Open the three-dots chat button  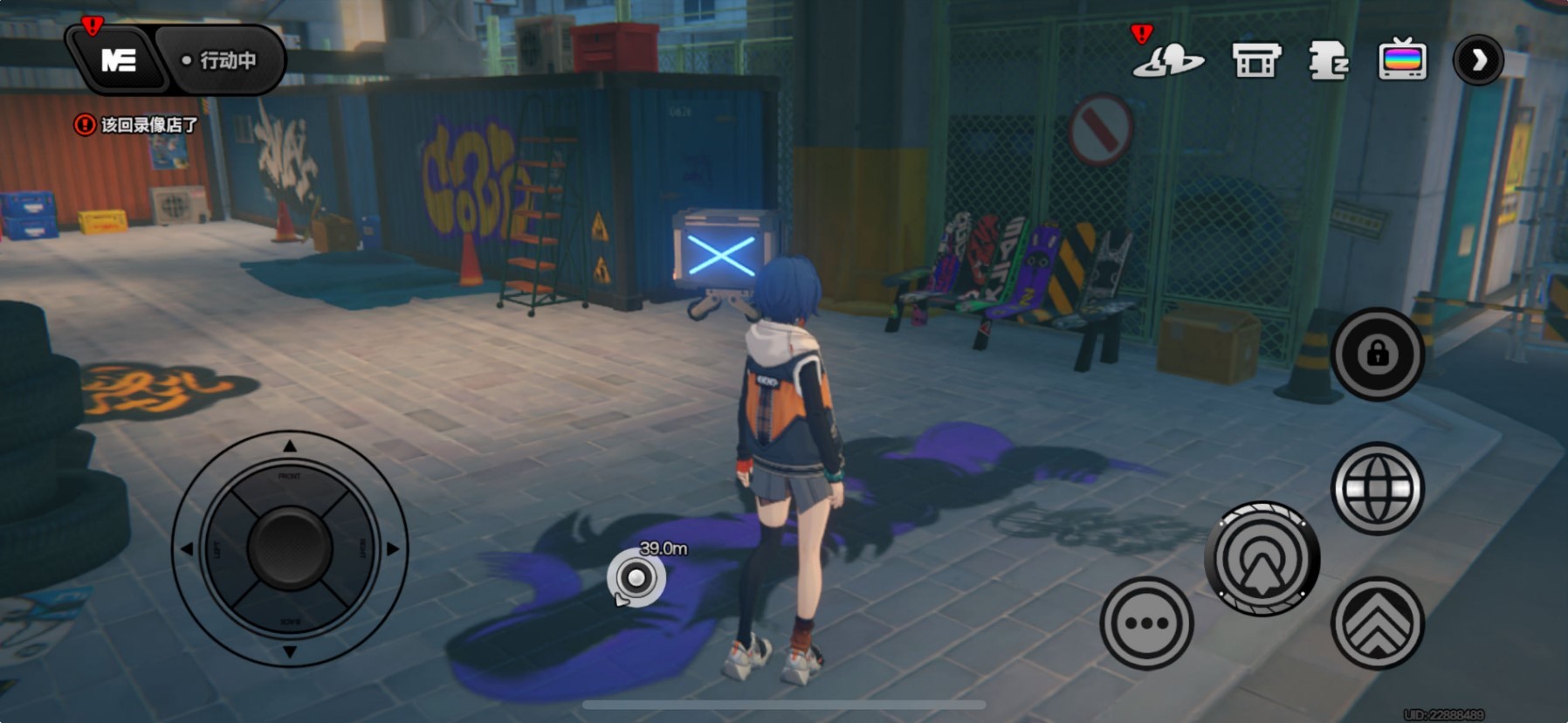1146,623
